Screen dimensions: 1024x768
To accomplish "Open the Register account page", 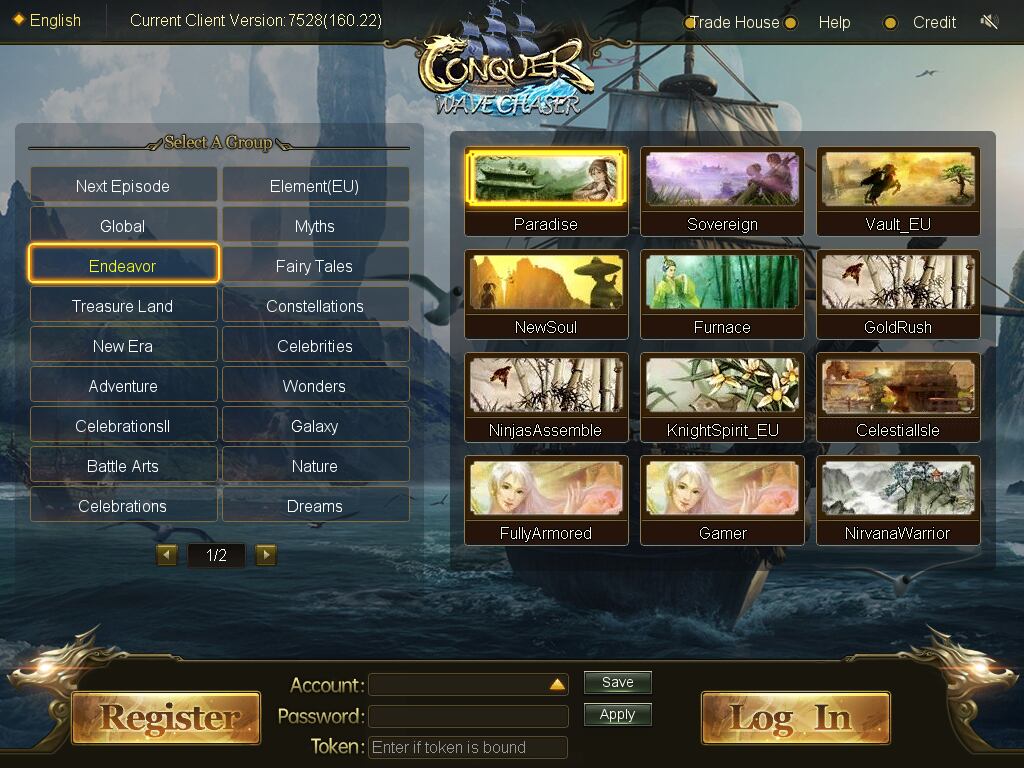I will (166, 717).
